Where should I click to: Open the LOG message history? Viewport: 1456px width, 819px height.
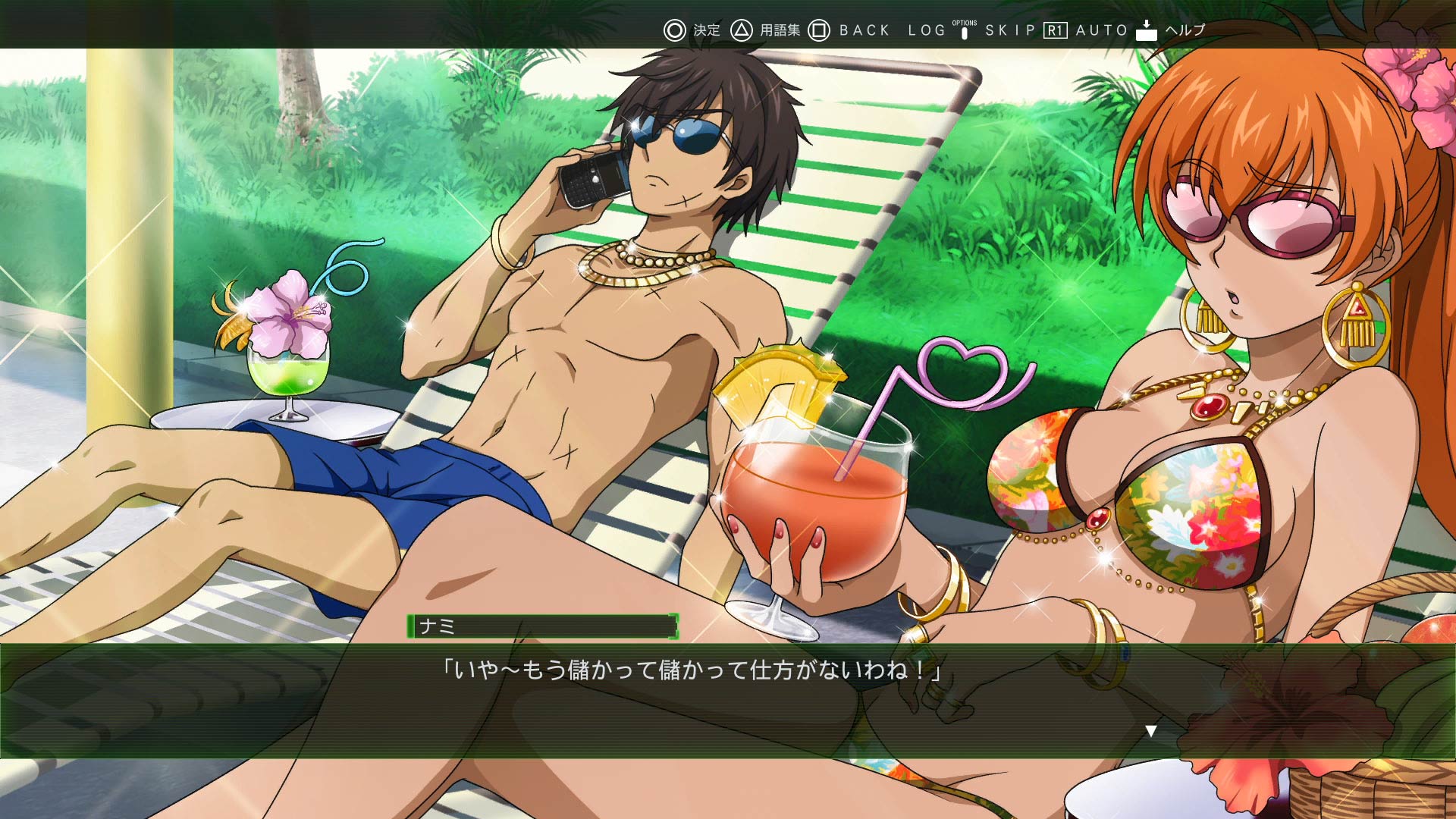click(x=926, y=30)
